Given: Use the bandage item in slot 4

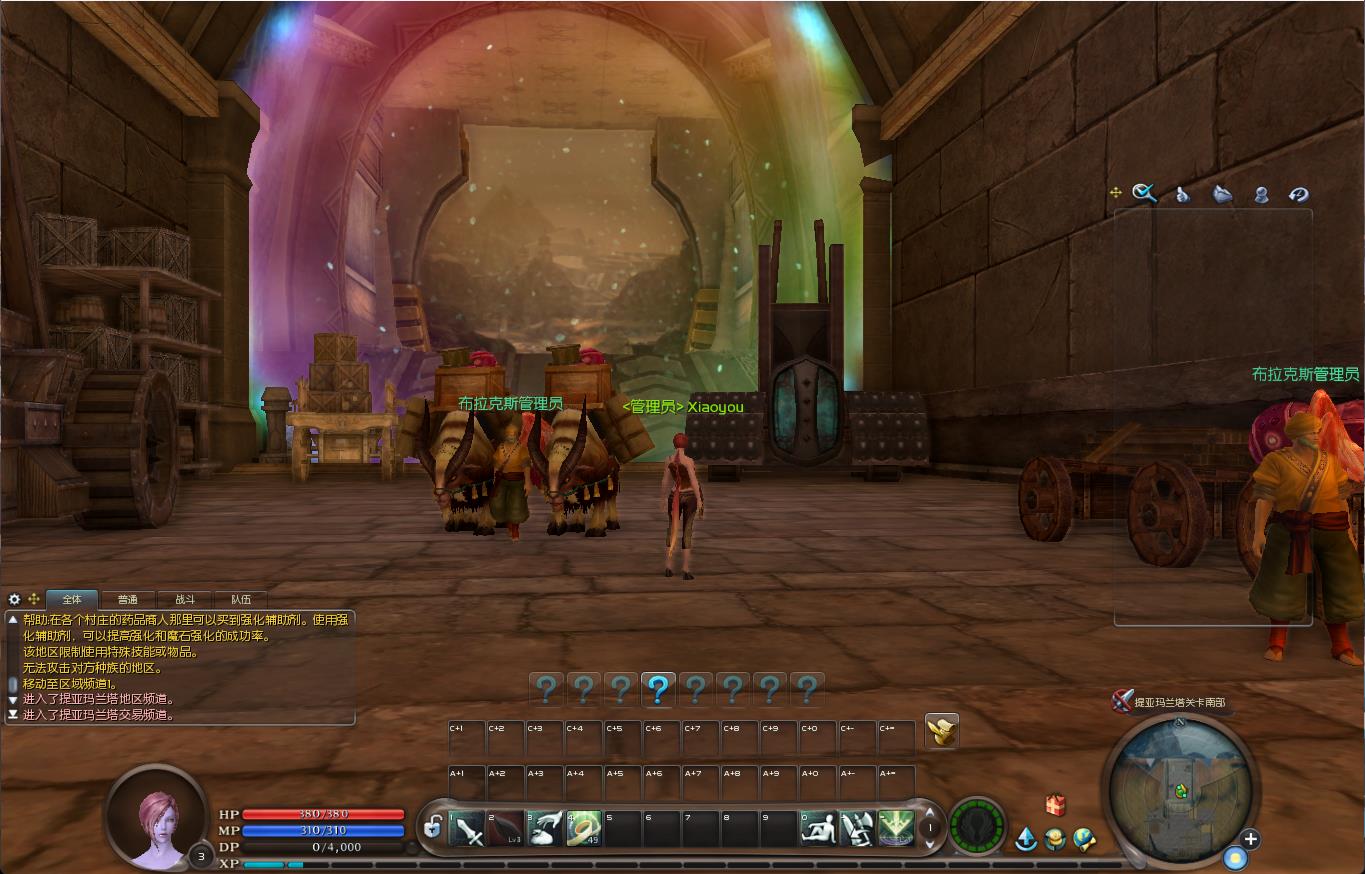Looking at the screenshot, I should pos(584,829).
